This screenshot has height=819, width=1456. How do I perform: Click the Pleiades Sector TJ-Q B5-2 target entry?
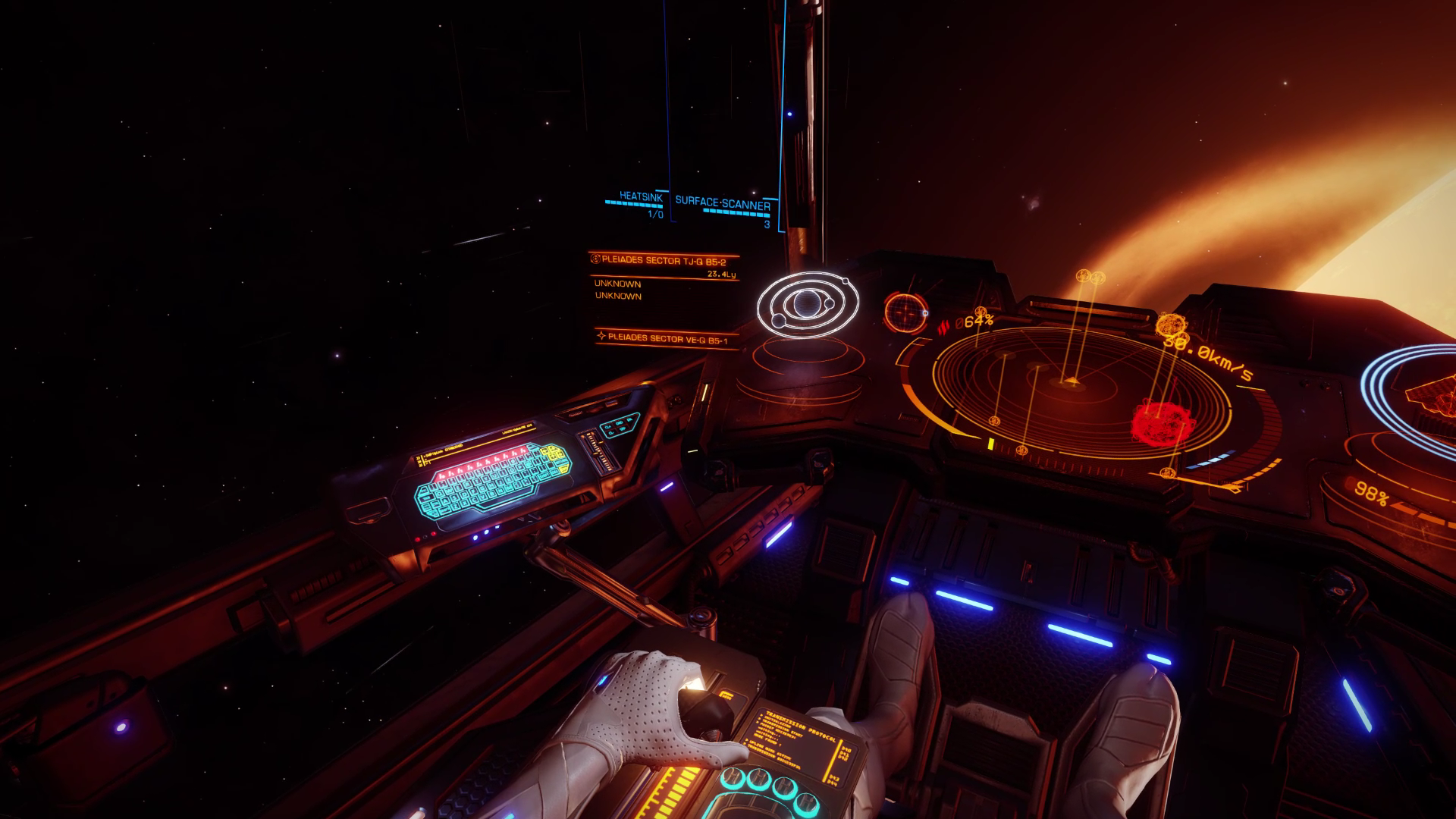pos(663,260)
